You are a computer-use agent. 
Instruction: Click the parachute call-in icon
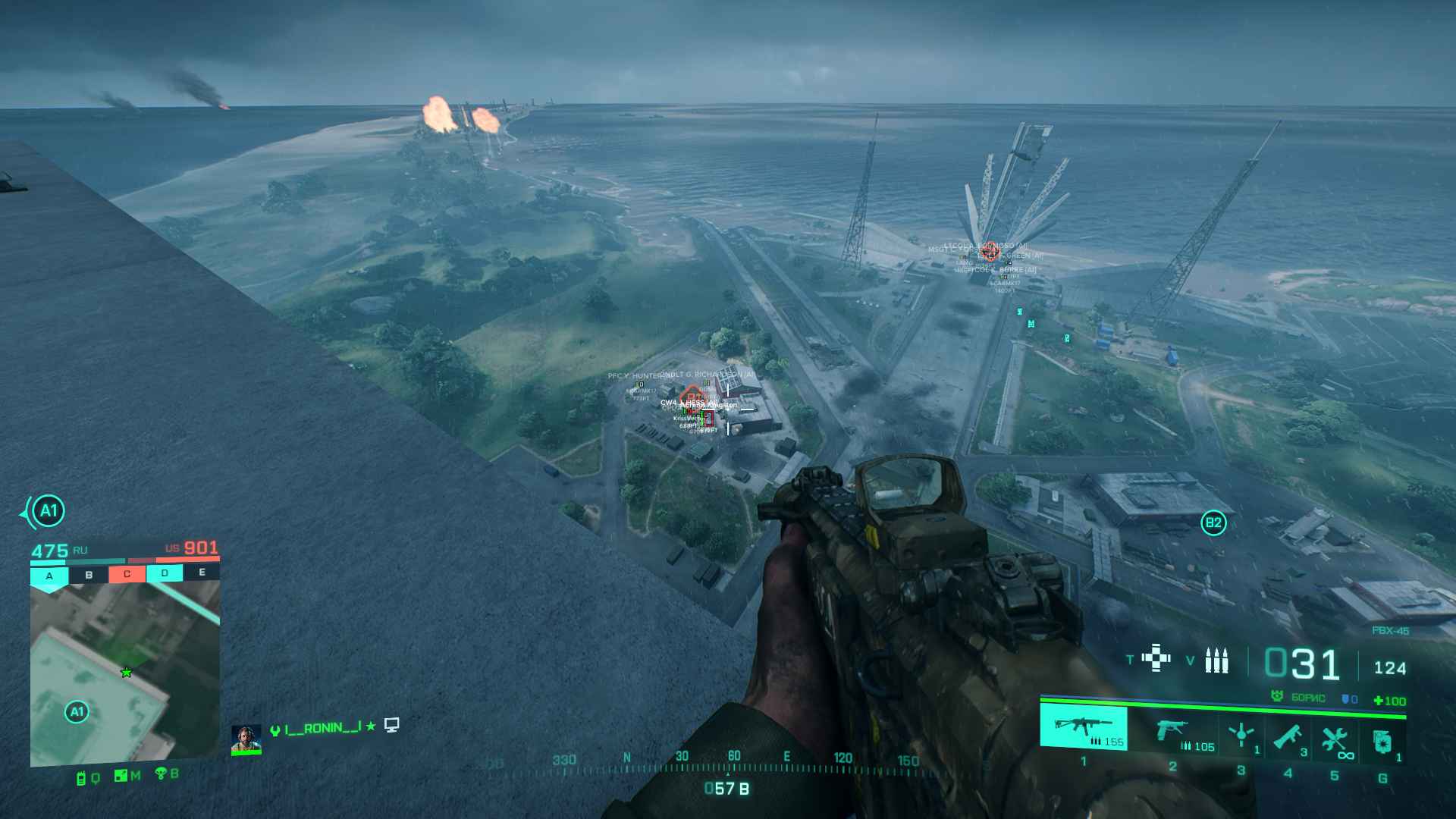(x=162, y=773)
